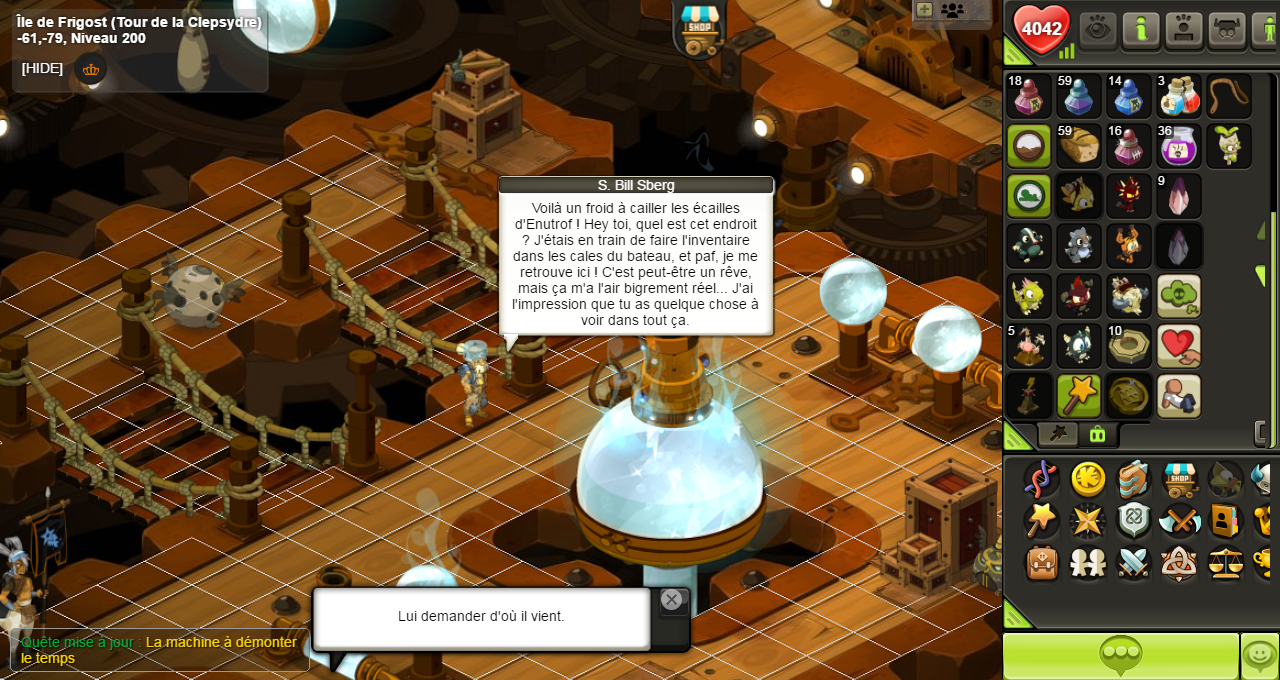This screenshot has height=680, width=1280.
Task: Click the green info "i" button
Action: tap(1140, 29)
